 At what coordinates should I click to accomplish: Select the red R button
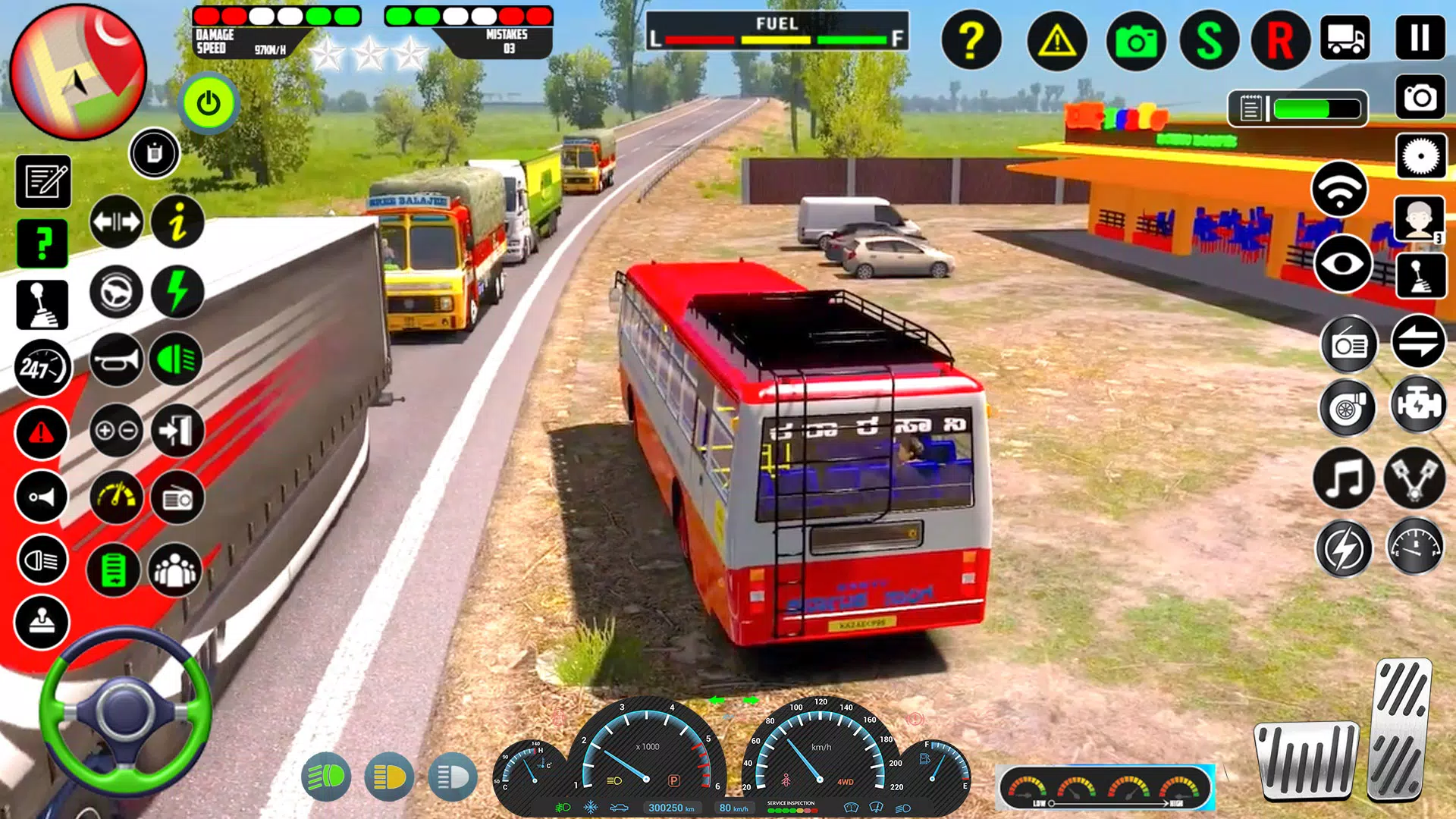[x=1280, y=40]
